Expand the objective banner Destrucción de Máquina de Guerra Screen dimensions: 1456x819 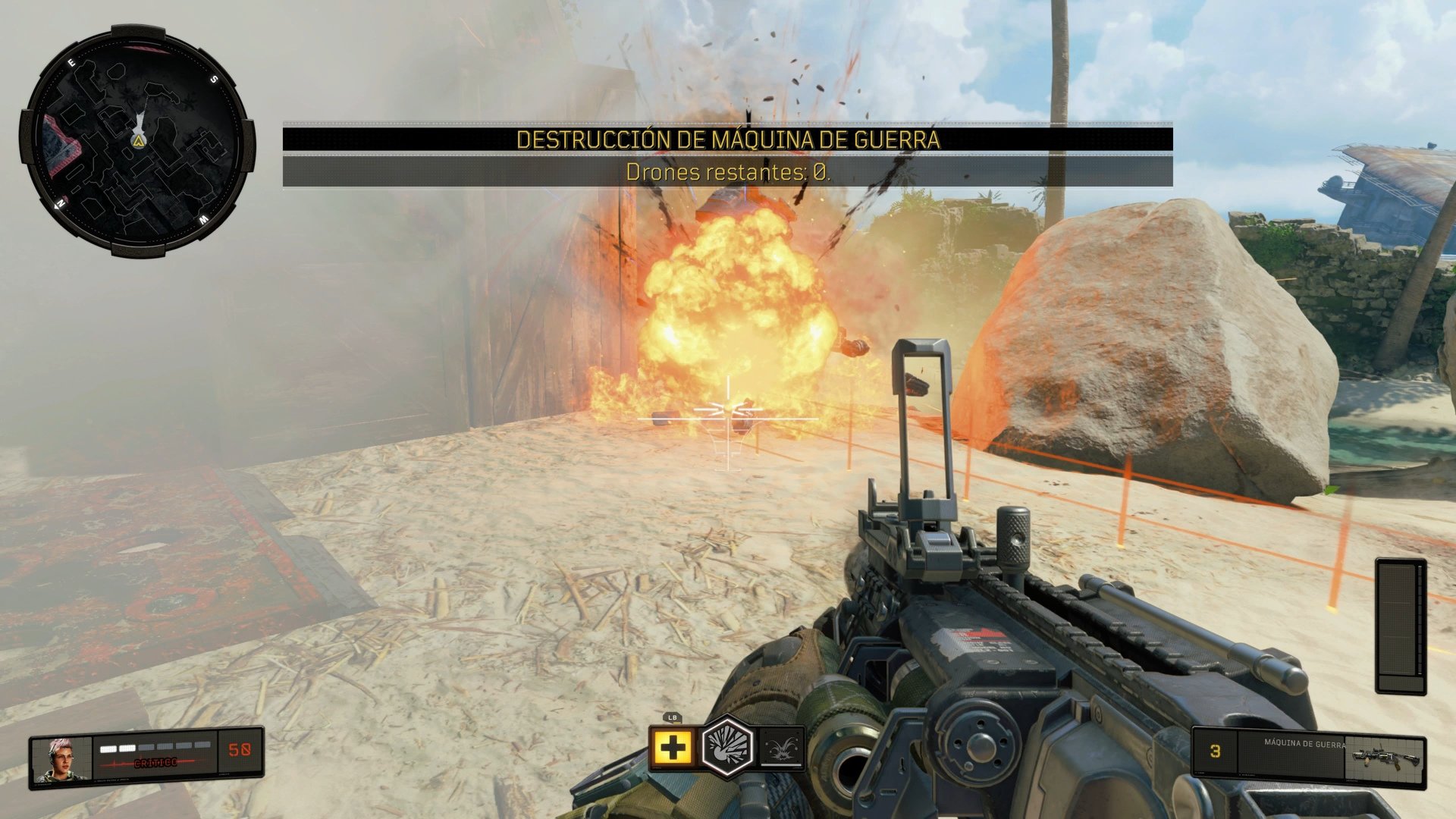[728, 140]
